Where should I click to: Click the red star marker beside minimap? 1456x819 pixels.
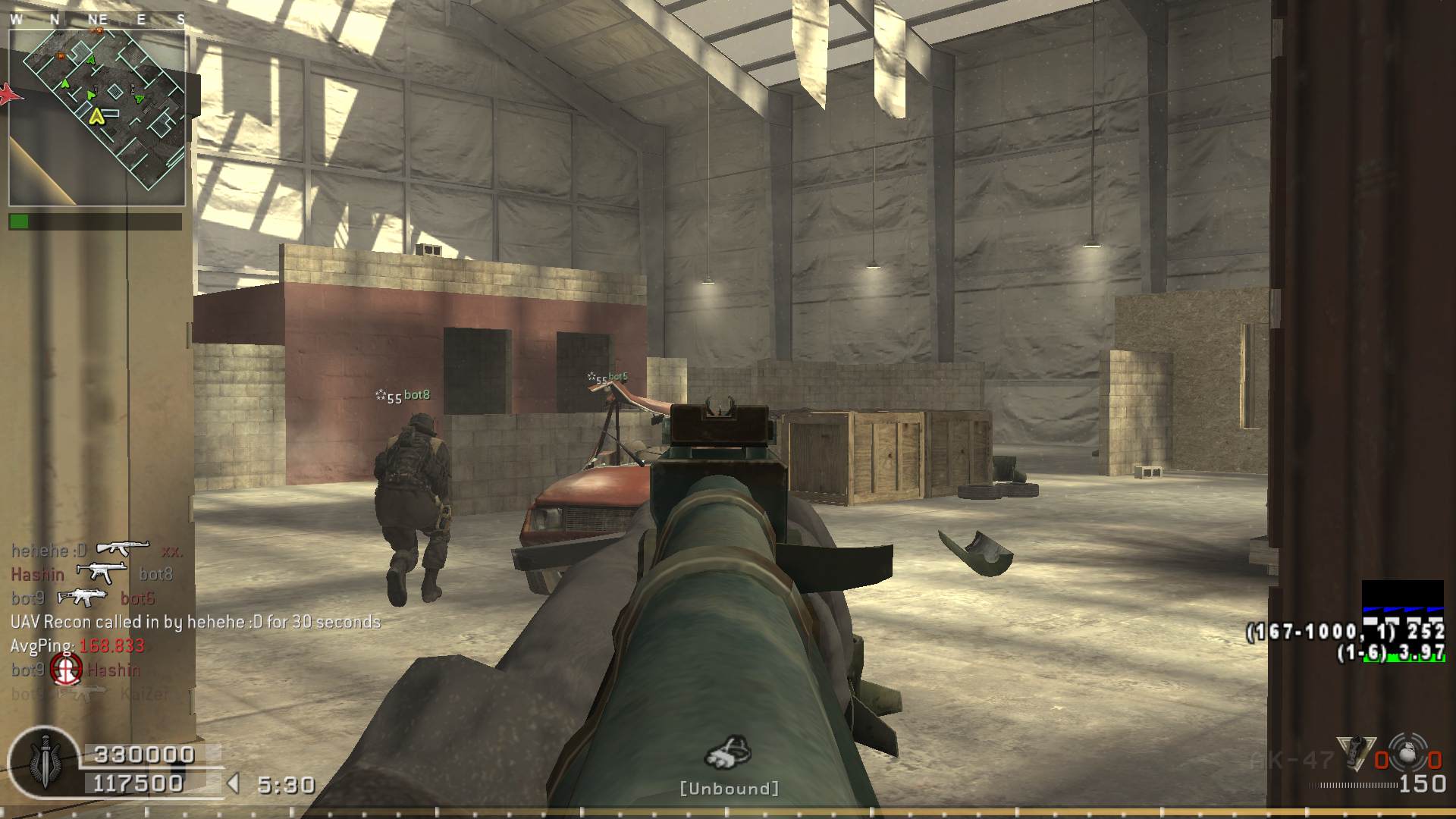pos(10,94)
